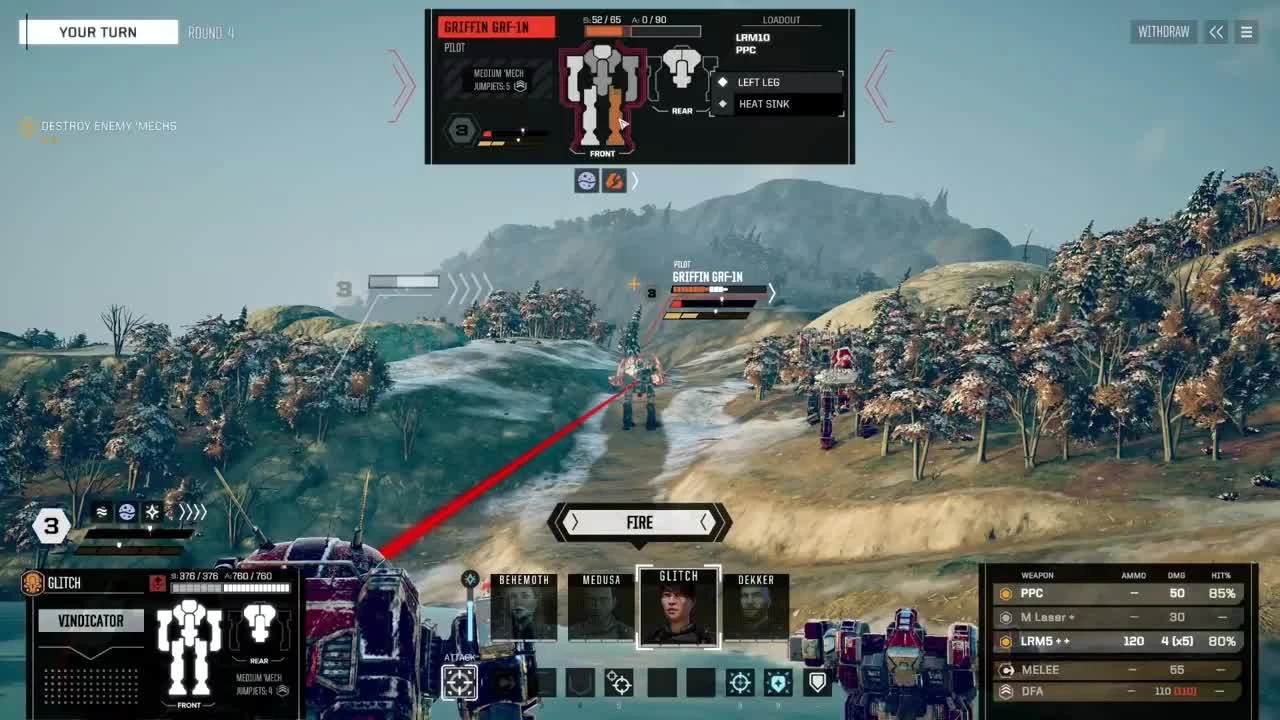Viewport: 1280px width, 720px height.
Task: Click the second crosshair ability icon near slot eight
Action: click(740, 682)
